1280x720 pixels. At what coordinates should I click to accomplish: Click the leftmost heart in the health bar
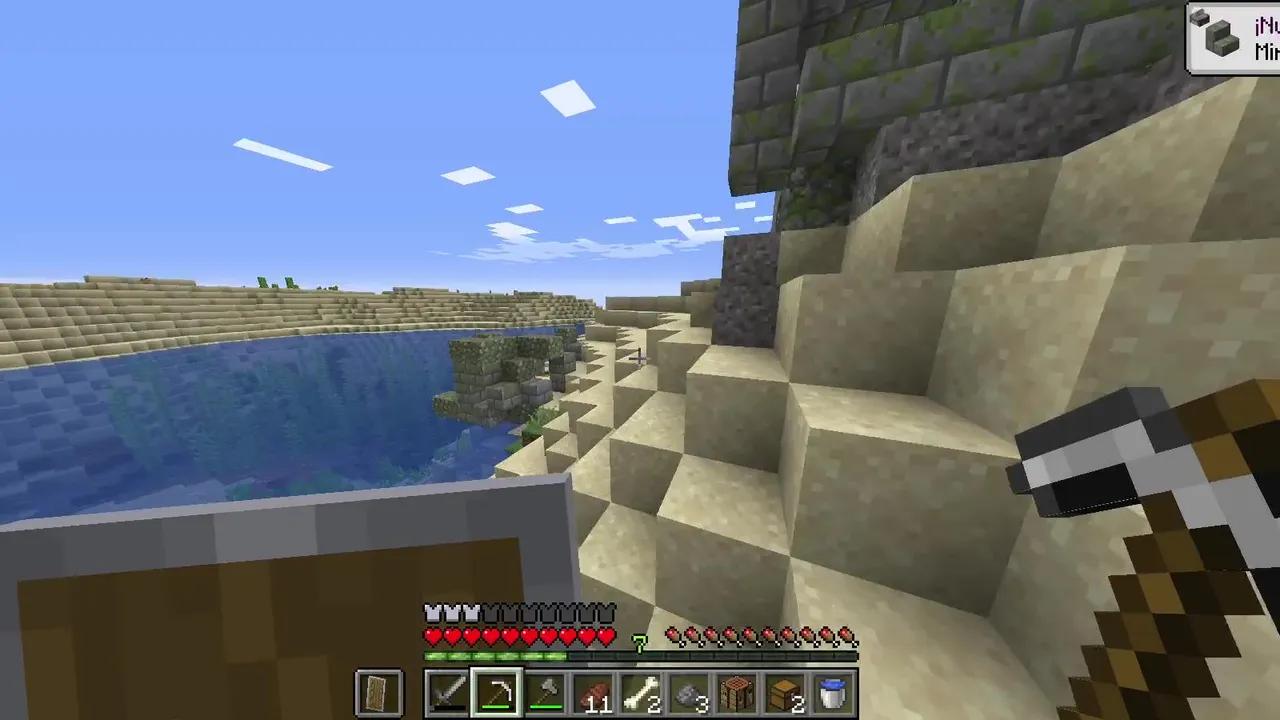[432, 634]
